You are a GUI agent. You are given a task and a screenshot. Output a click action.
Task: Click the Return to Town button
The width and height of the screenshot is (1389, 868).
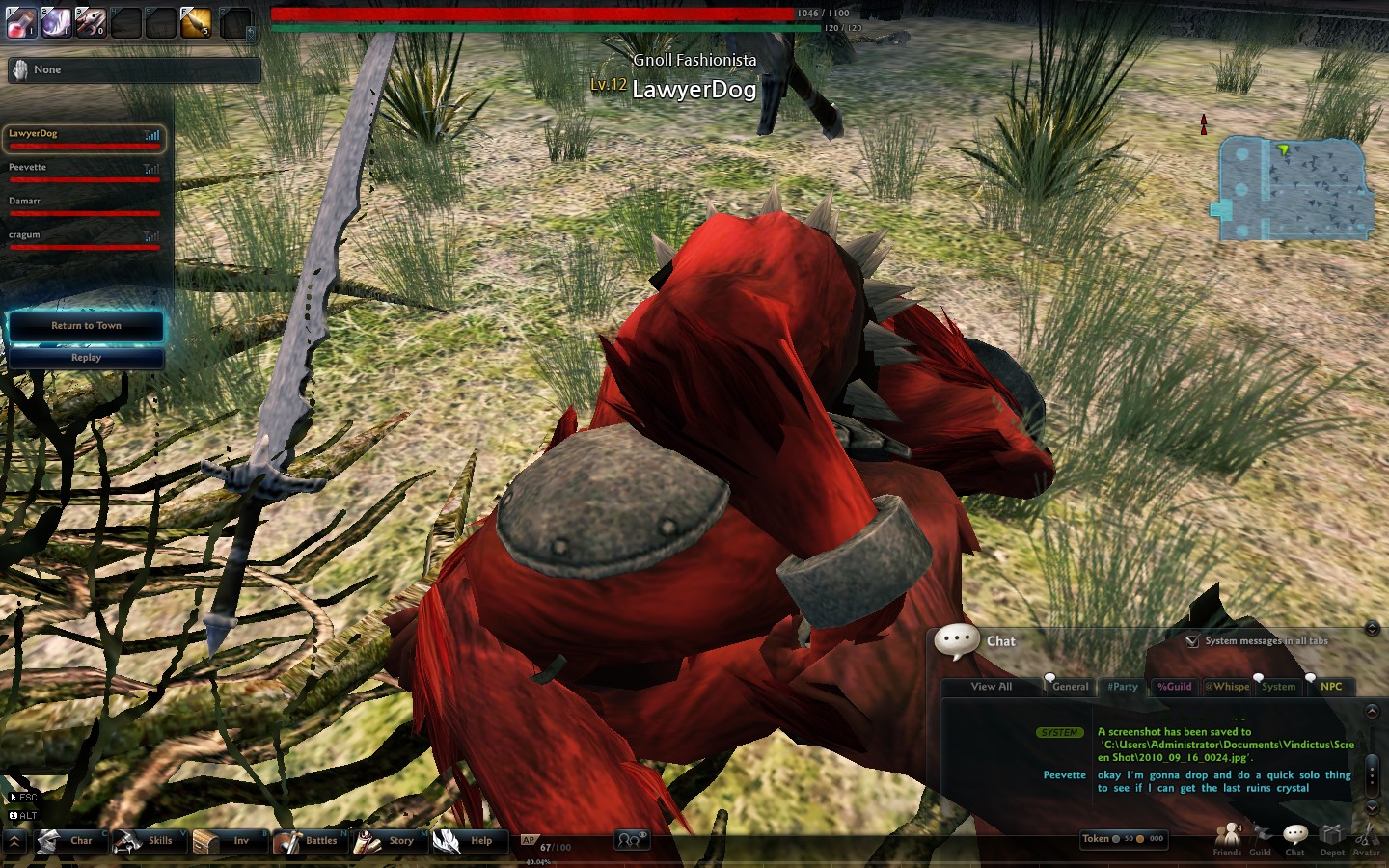click(x=86, y=326)
